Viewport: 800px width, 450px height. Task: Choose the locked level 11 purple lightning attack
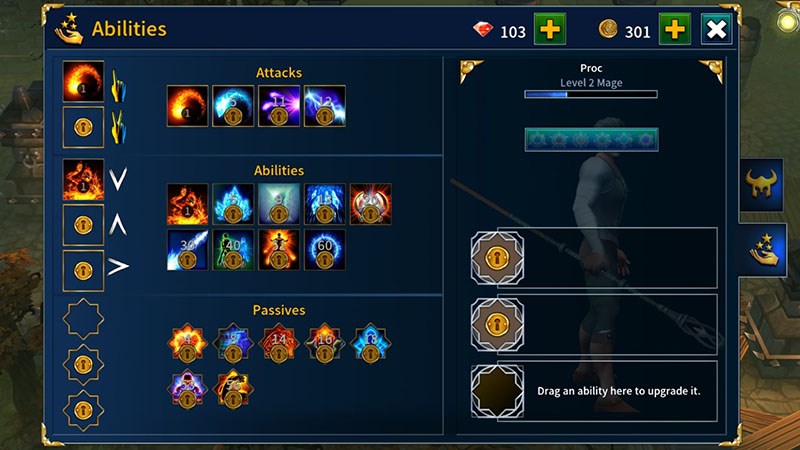pos(279,106)
